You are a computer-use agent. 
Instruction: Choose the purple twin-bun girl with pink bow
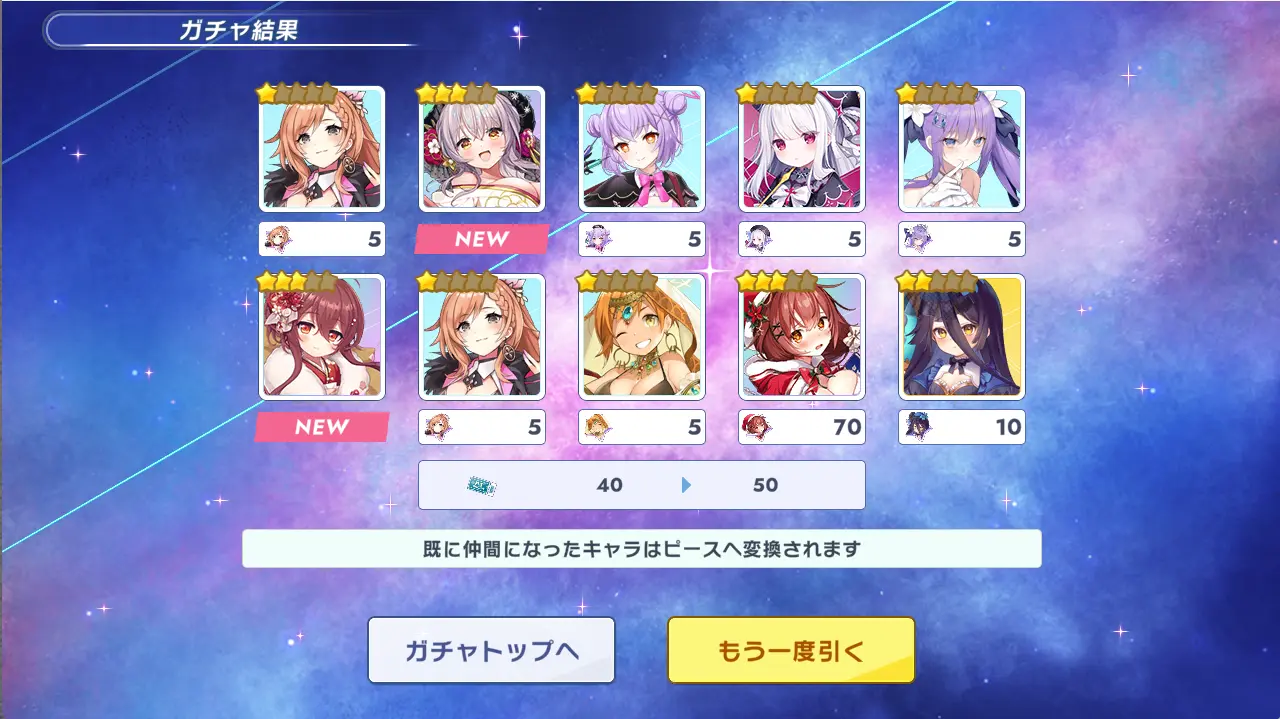[641, 149]
